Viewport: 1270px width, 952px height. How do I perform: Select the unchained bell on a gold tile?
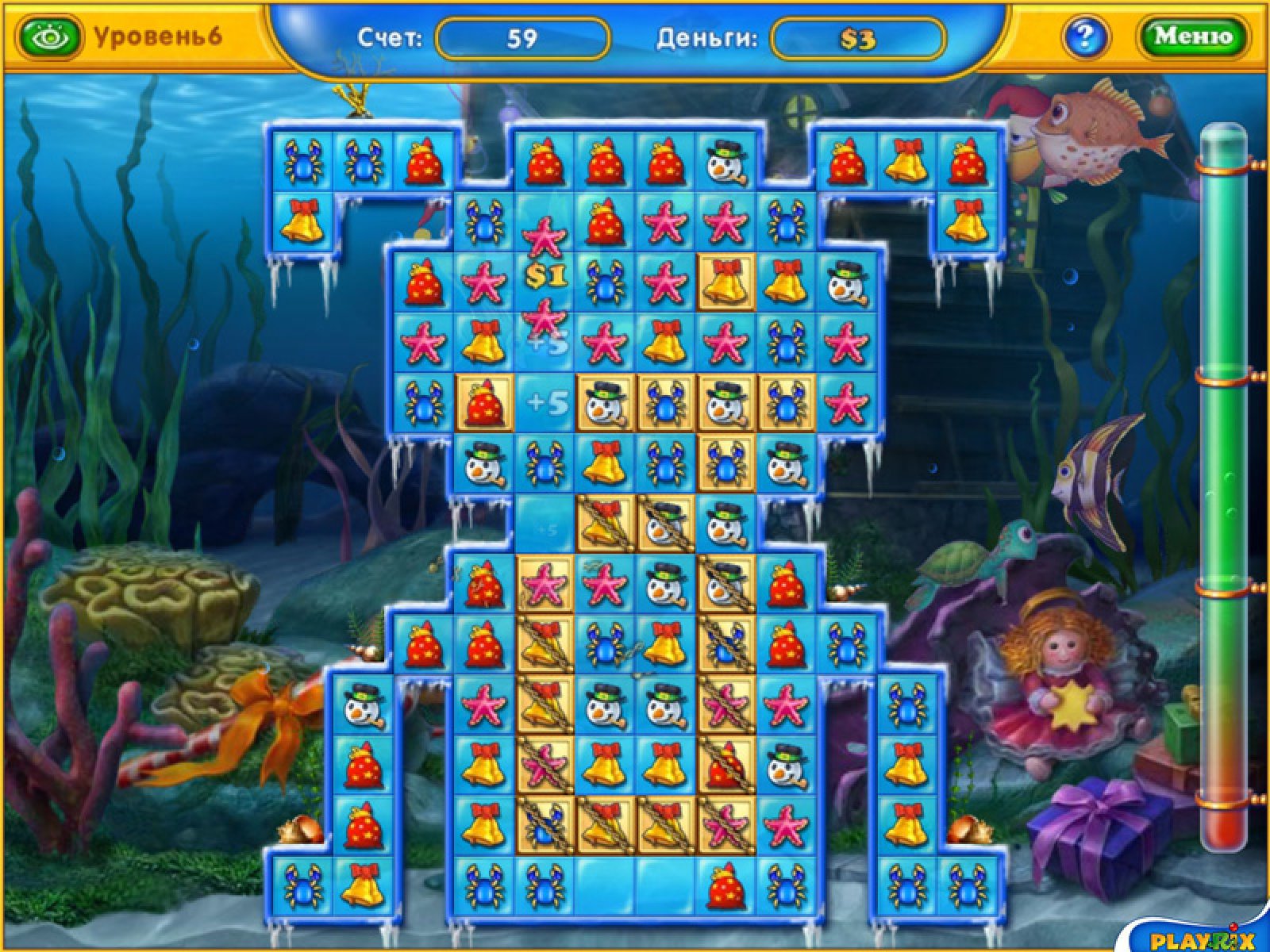[x=725, y=282]
